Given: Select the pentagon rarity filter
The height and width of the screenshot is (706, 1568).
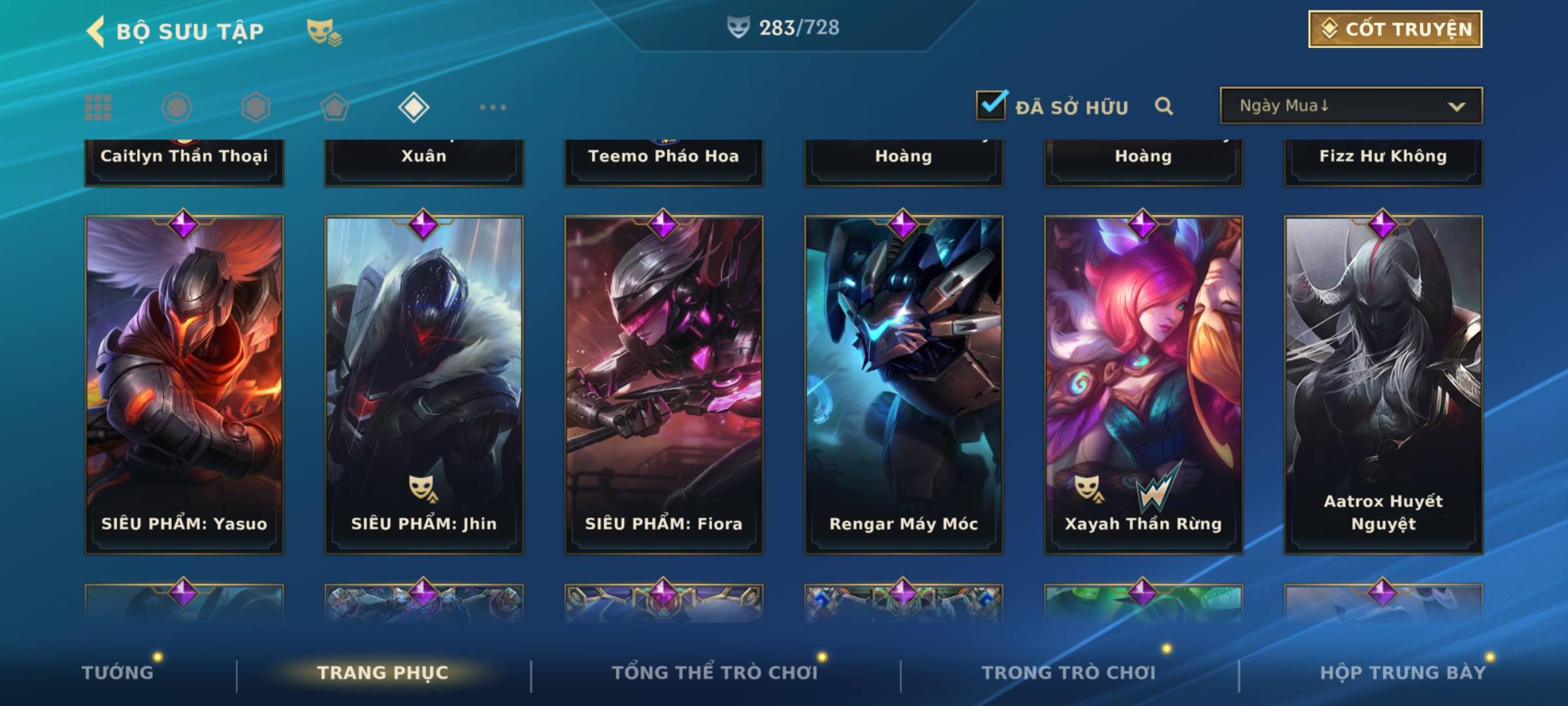Looking at the screenshot, I should [335, 107].
